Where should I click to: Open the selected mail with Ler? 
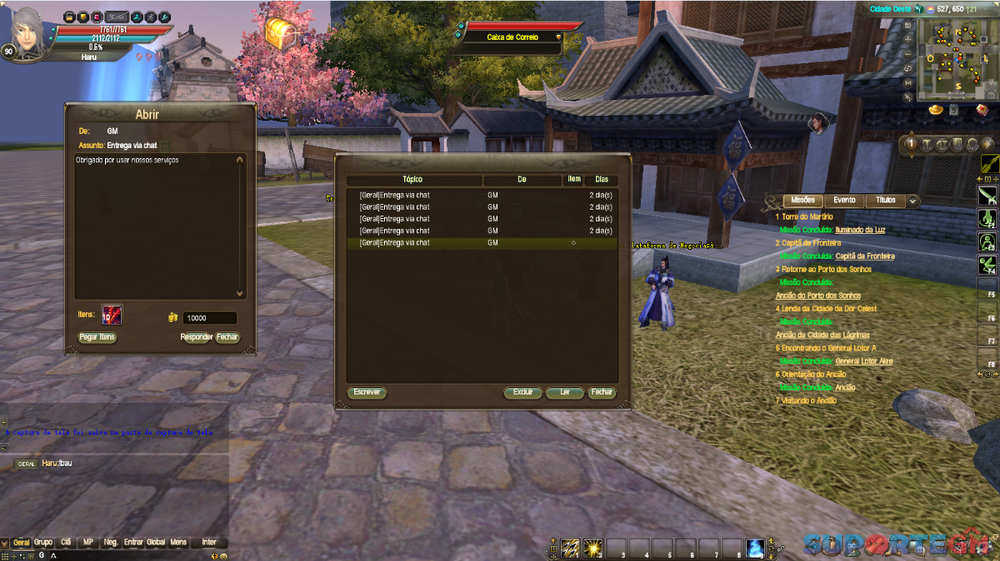[x=565, y=392]
